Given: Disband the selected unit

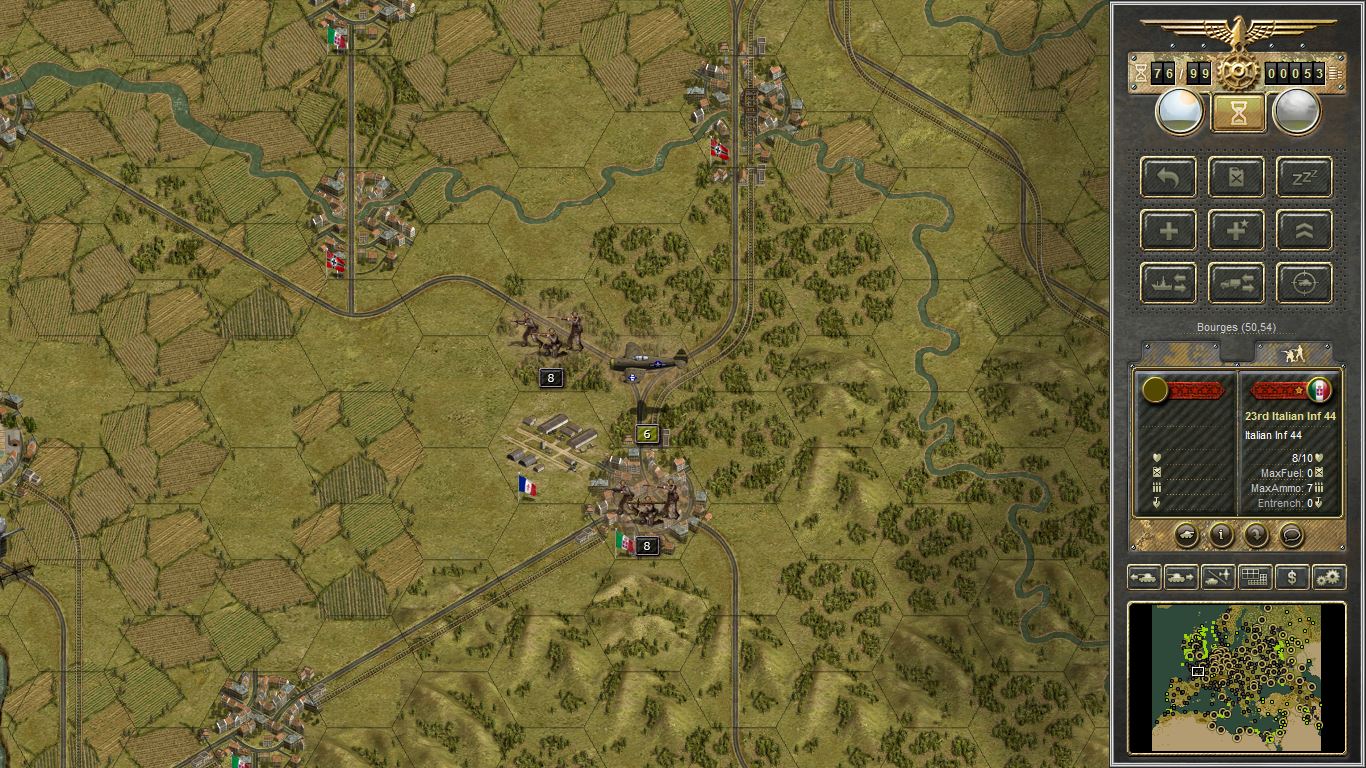Looking at the screenshot, I should 1236,177.
